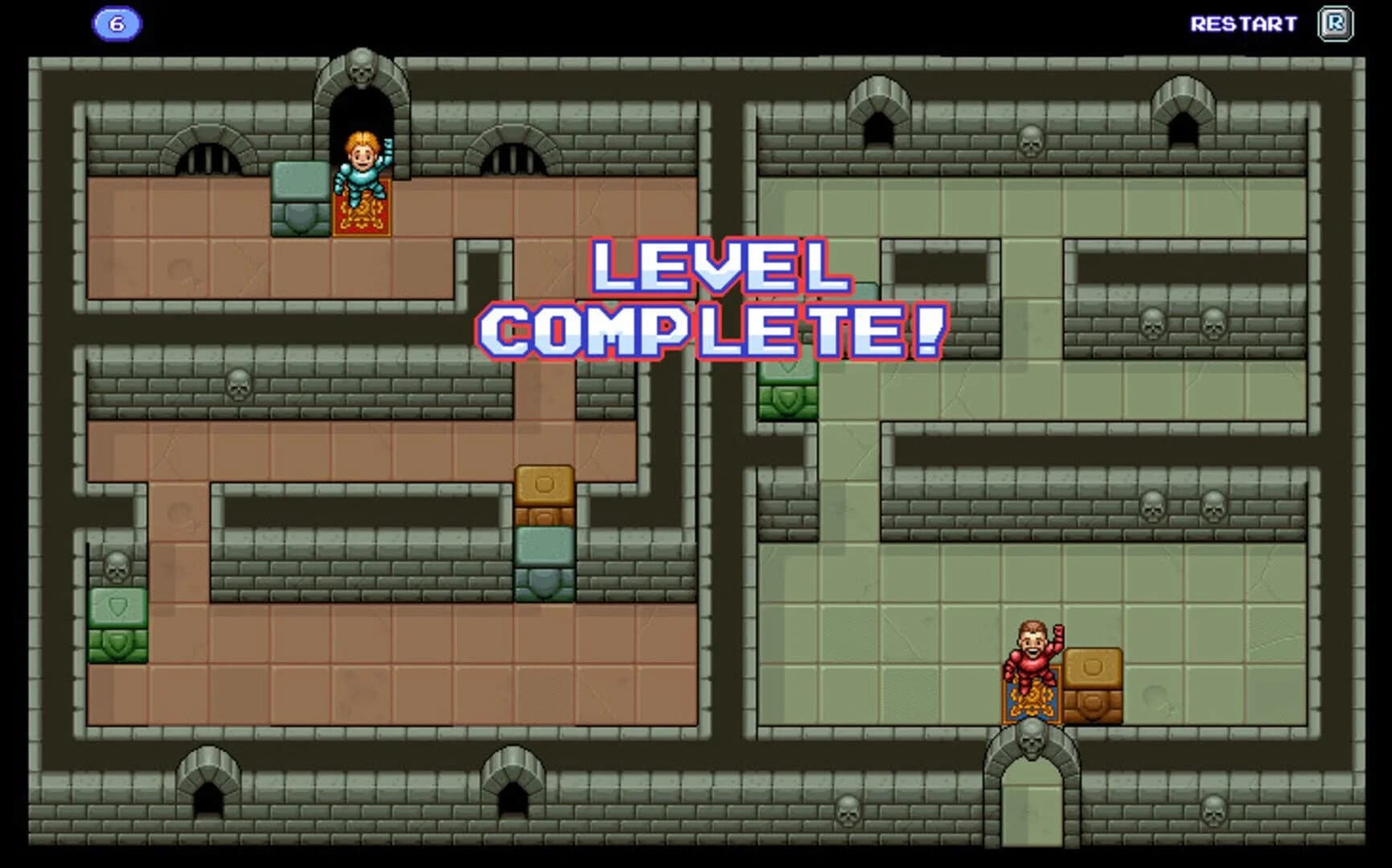Click the skull above the top entrance arch
Image resolution: width=1392 pixels, height=868 pixels.
(362, 68)
